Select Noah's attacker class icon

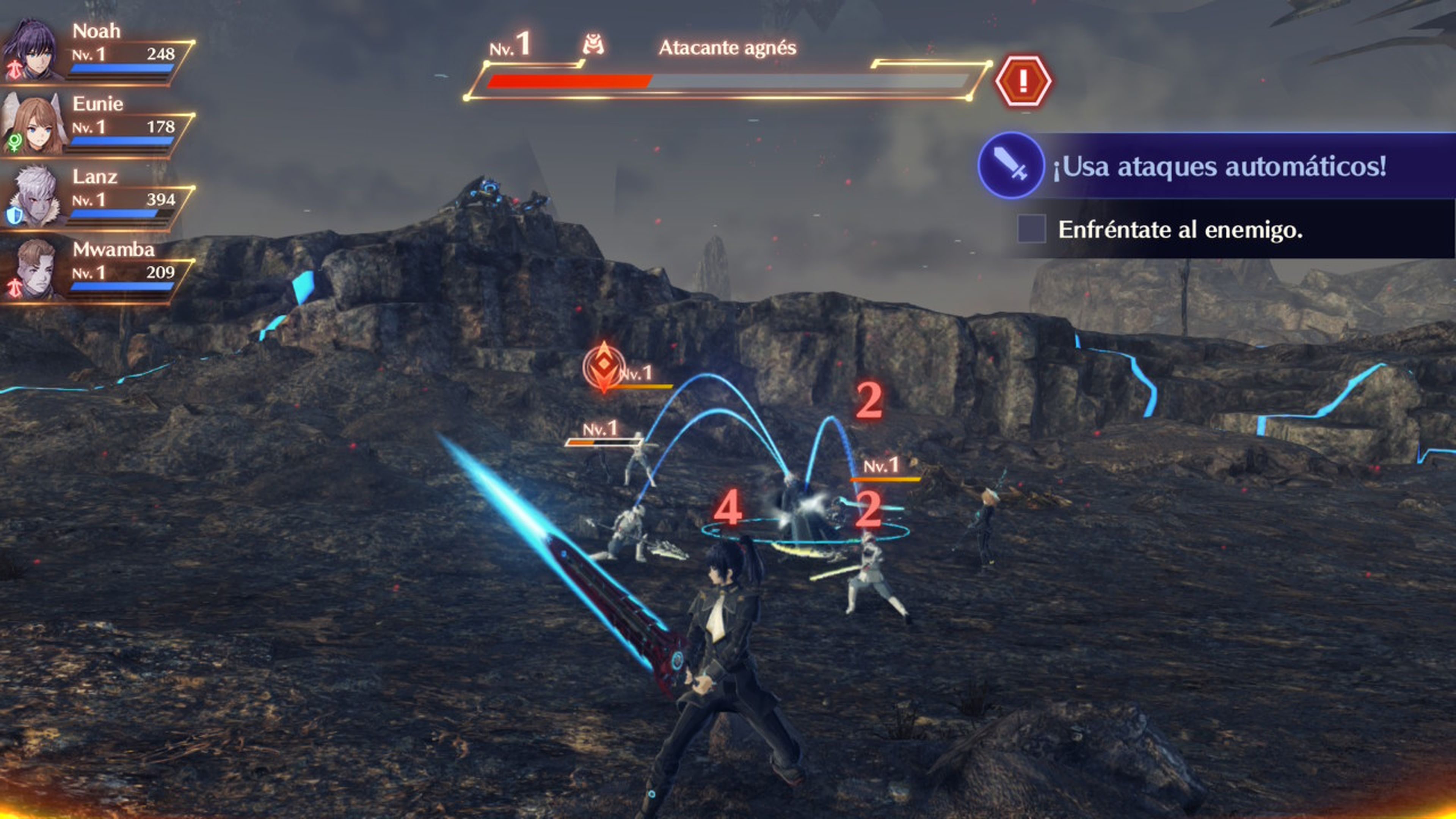(x=15, y=69)
